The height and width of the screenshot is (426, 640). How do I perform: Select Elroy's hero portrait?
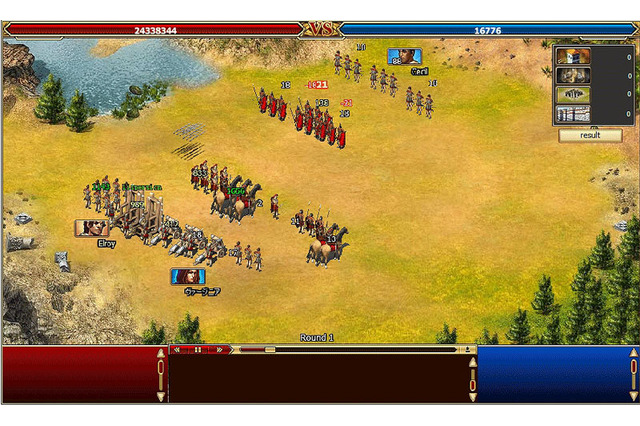92,228
